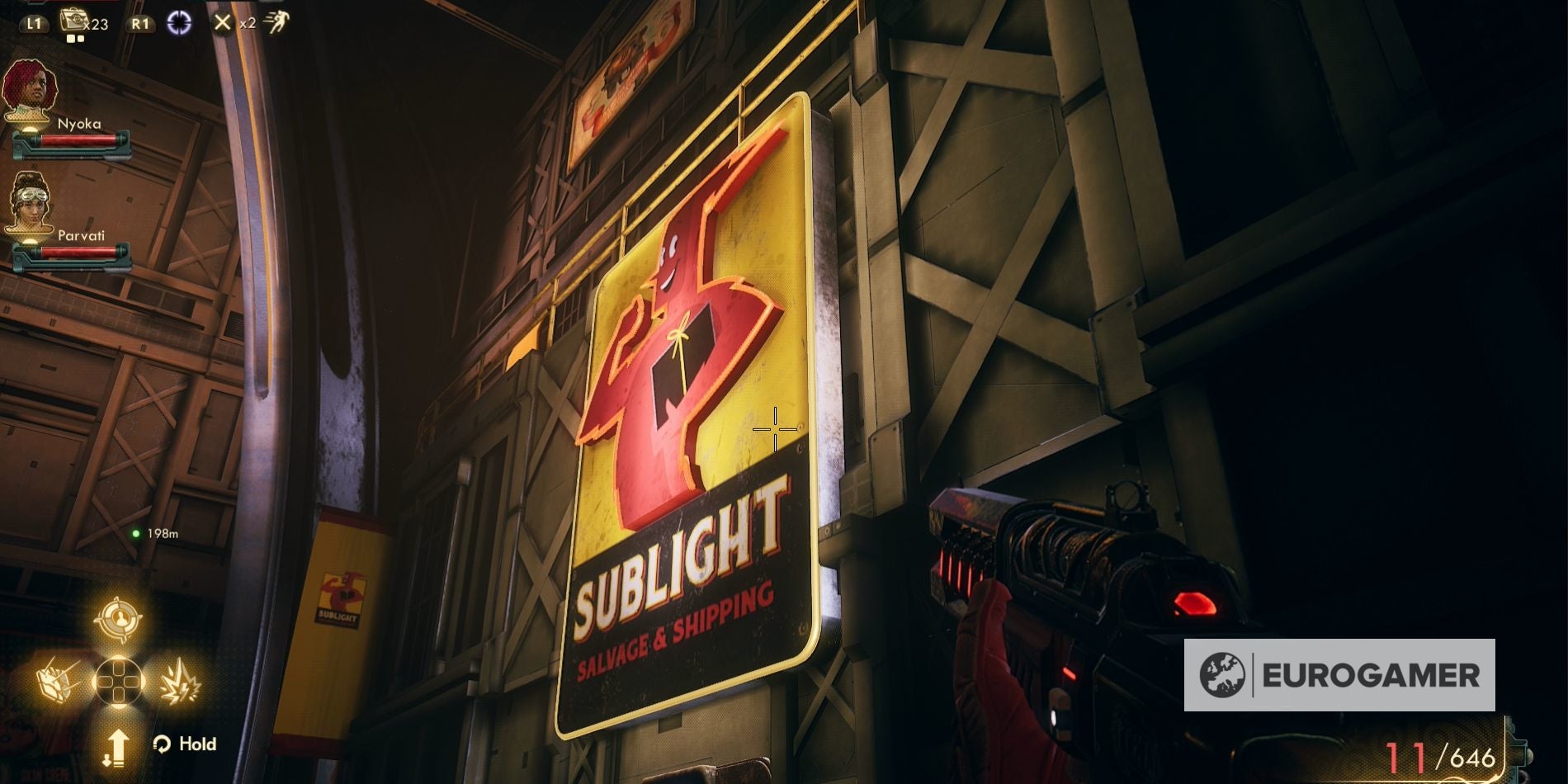The image size is (1568, 784).
Task: Click the sprint runner icon
Action: 281,21
